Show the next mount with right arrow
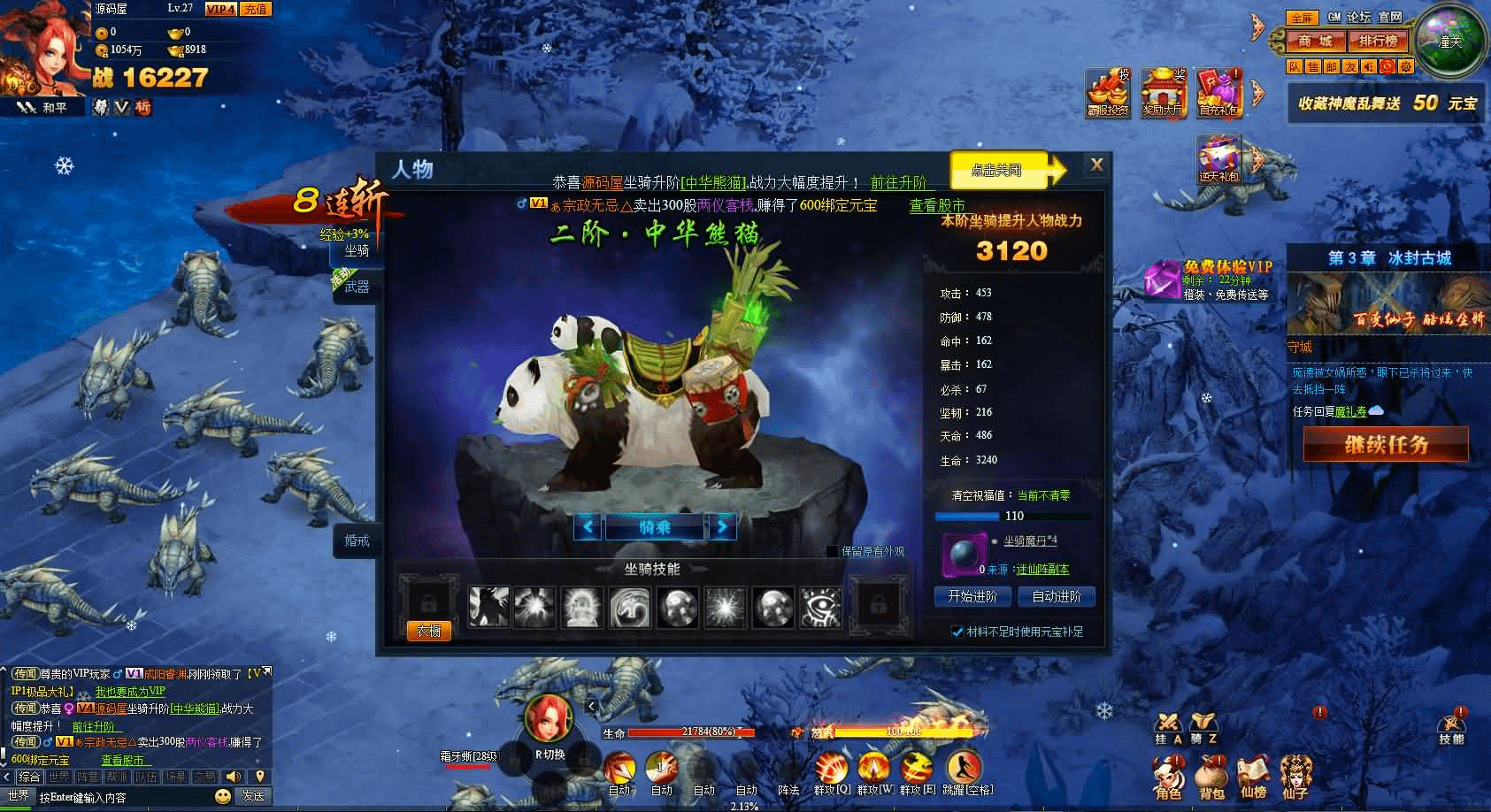Image resolution: width=1491 pixels, height=812 pixels. (x=723, y=527)
